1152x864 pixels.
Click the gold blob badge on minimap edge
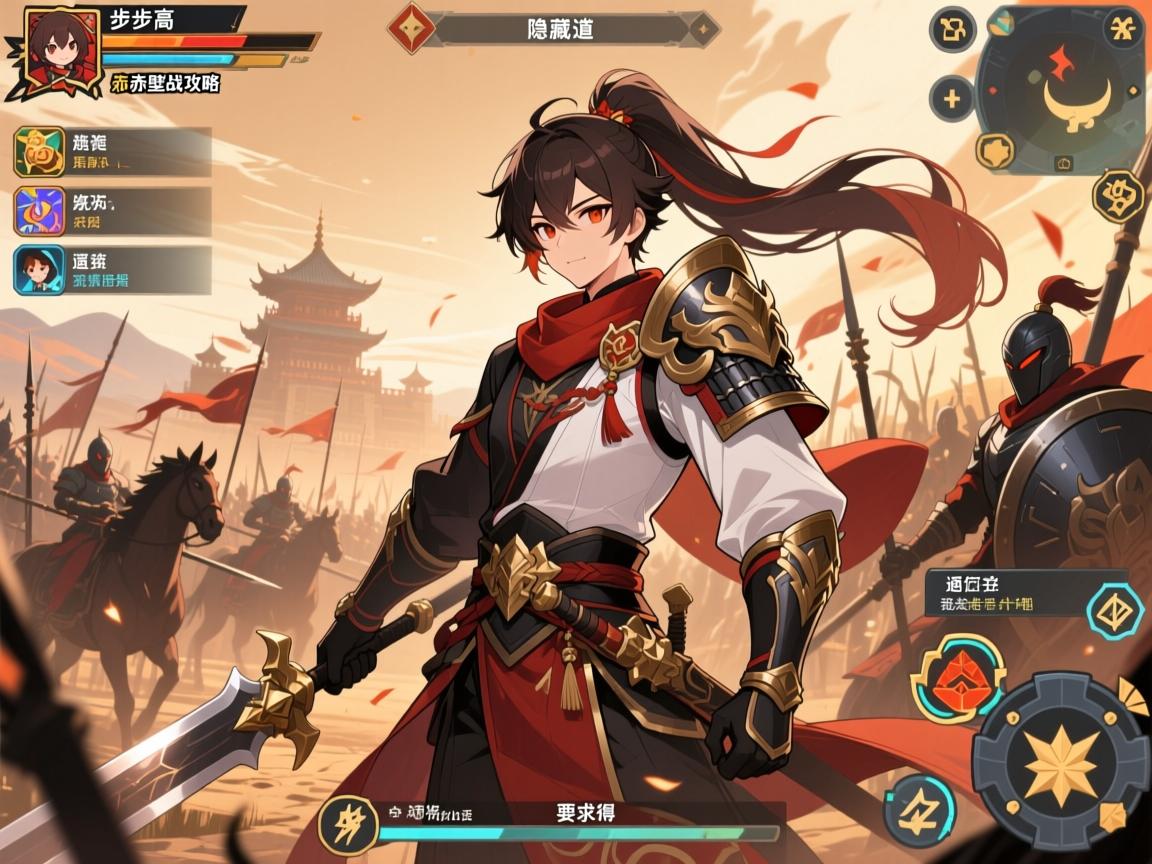[x=995, y=151]
